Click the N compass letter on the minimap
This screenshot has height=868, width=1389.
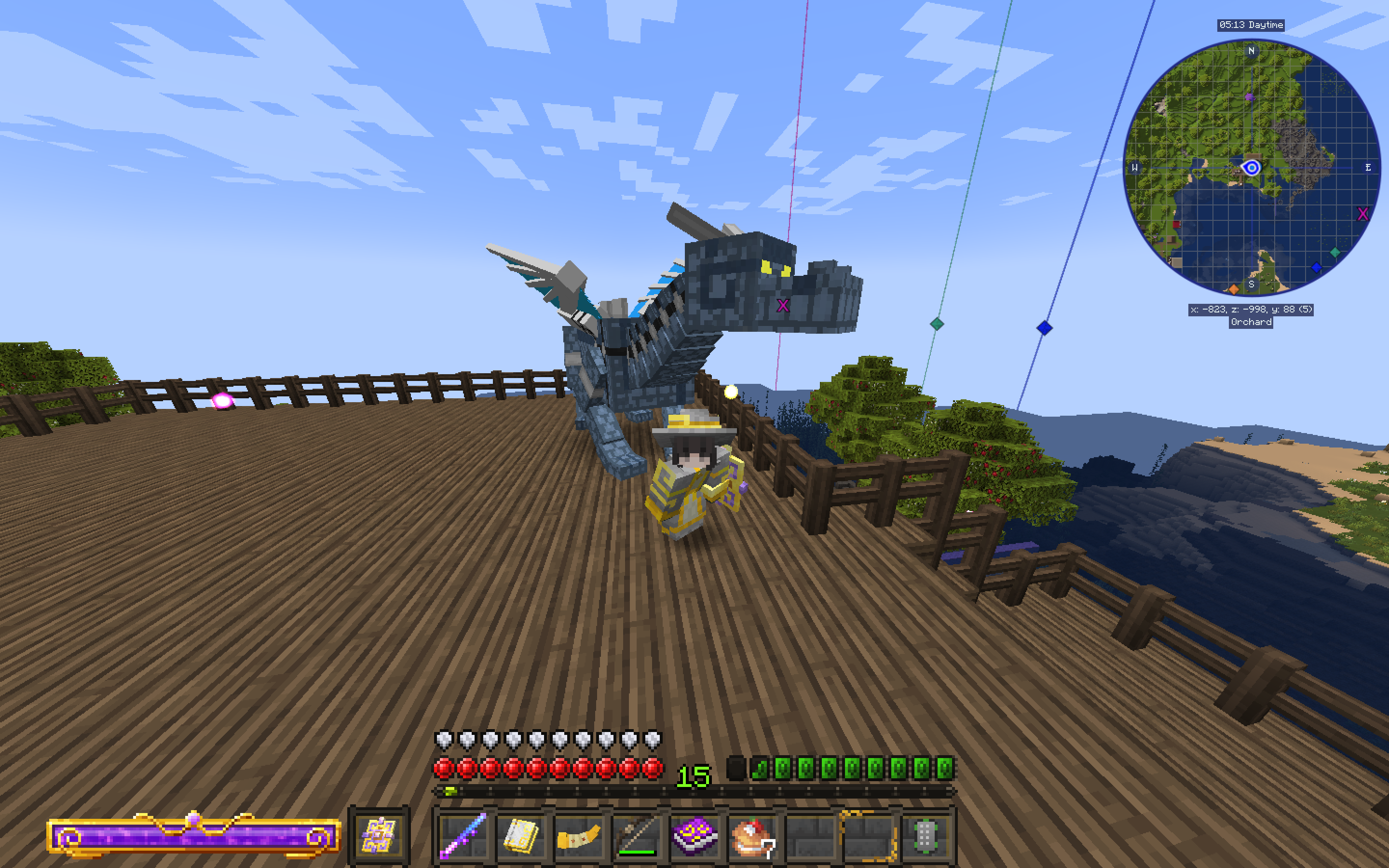tap(1252, 51)
